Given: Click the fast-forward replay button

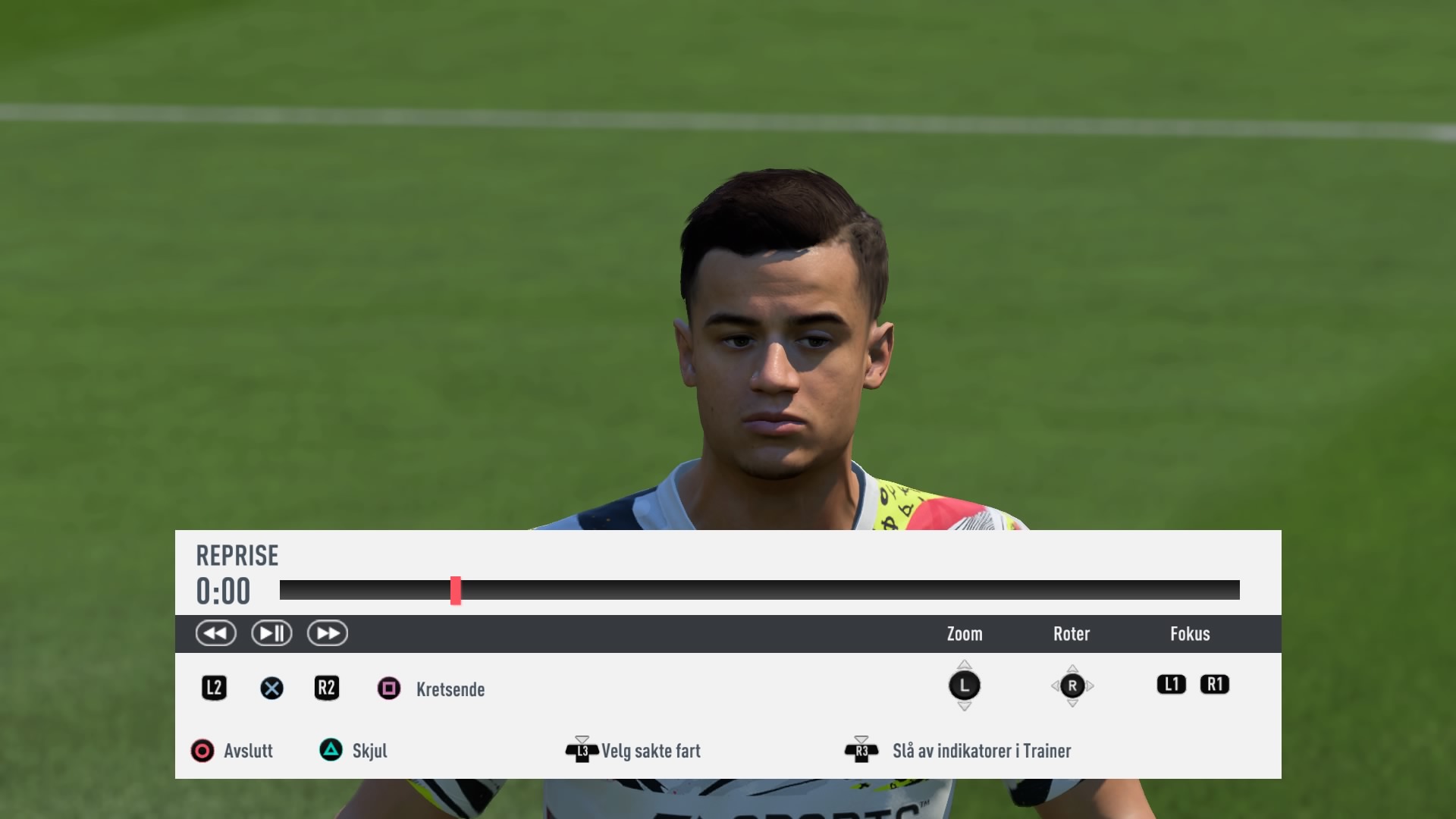Looking at the screenshot, I should tap(328, 633).
